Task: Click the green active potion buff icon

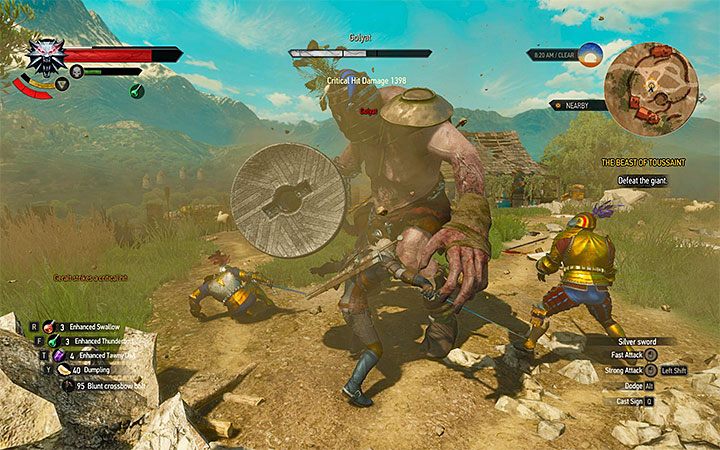Action: tap(136, 90)
